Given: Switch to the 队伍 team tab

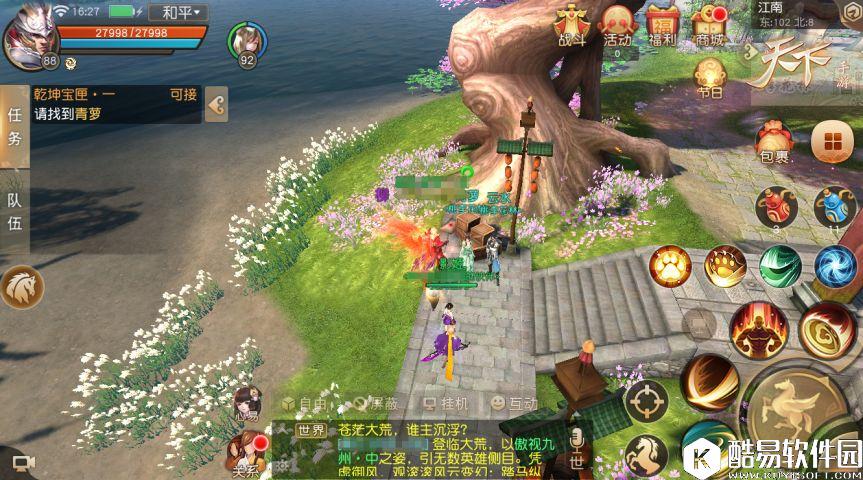Looking at the screenshot, I should tap(14, 212).
